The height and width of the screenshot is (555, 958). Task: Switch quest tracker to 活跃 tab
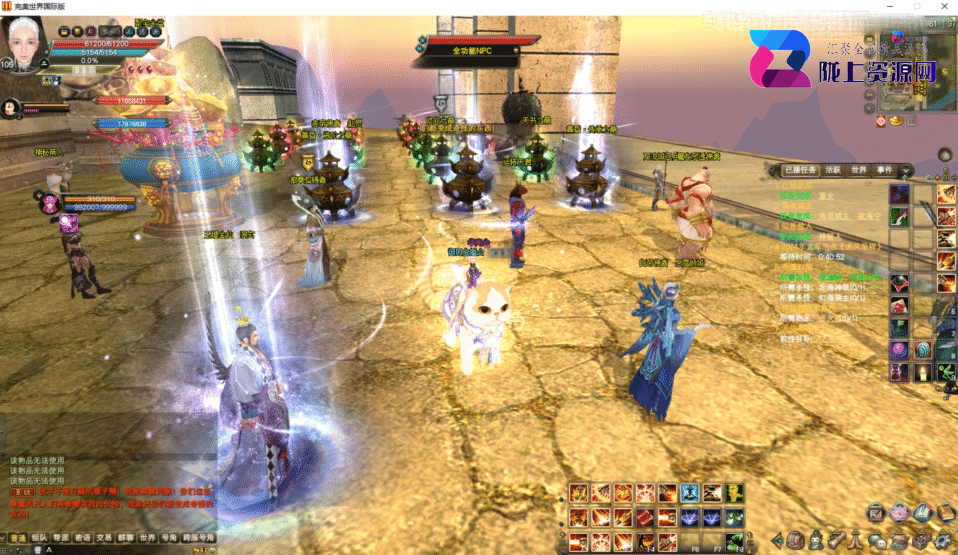pos(832,170)
